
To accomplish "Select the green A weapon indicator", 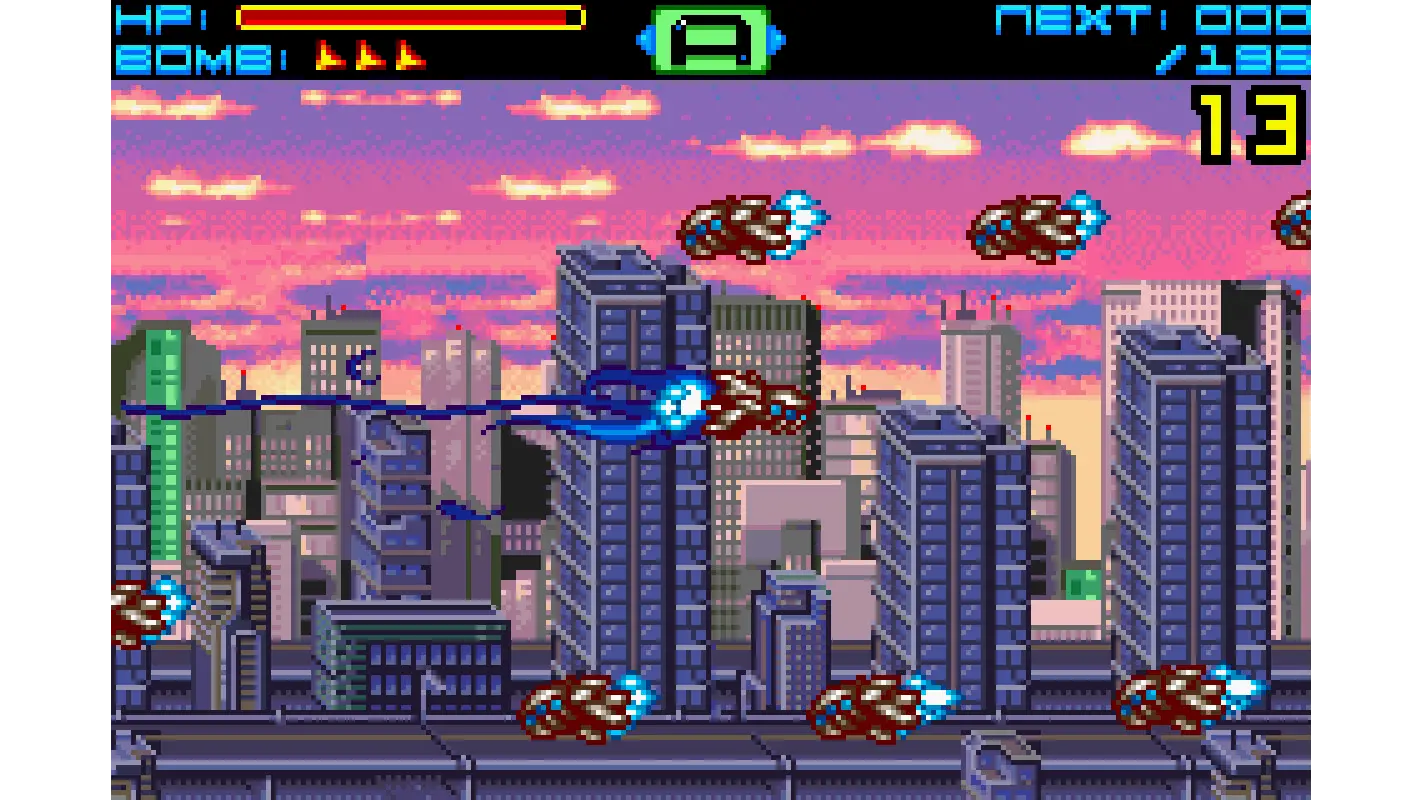I will [x=708, y=40].
